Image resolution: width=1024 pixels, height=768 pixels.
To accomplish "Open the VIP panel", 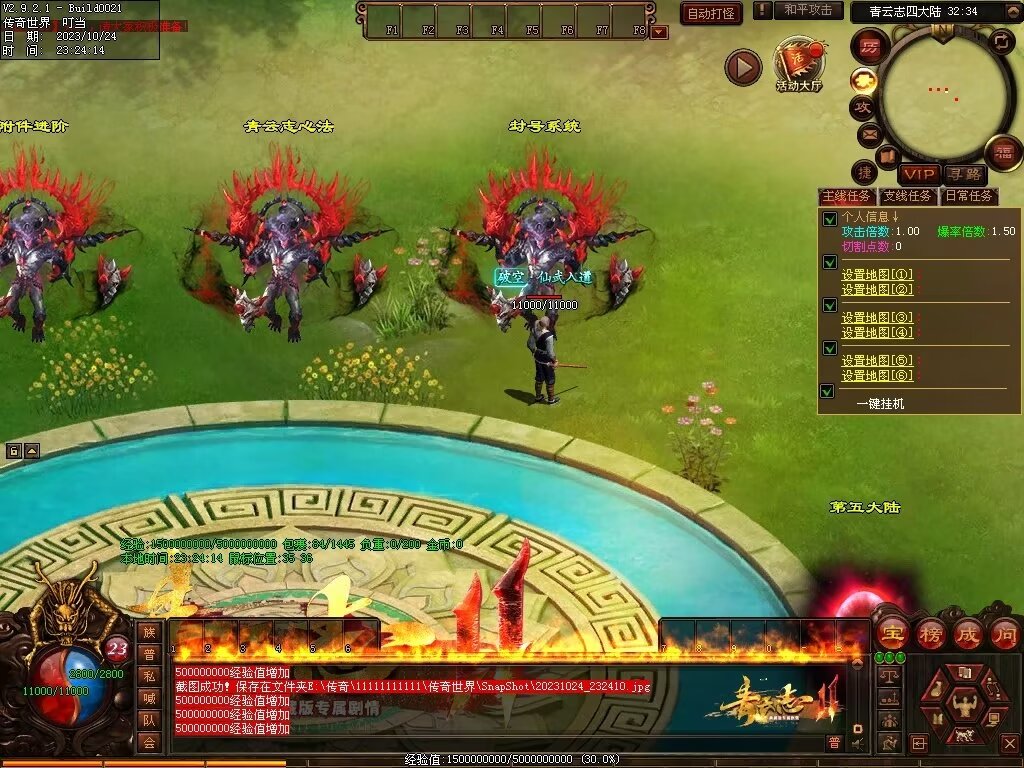I will (919, 175).
